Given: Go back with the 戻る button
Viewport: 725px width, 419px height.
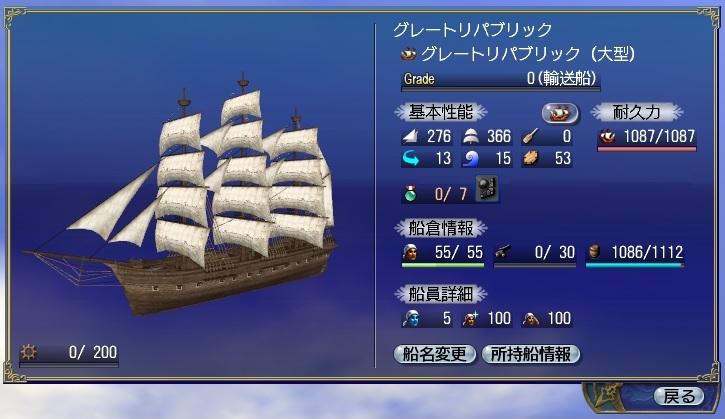Looking at the screenshot, I should point(675,395).
